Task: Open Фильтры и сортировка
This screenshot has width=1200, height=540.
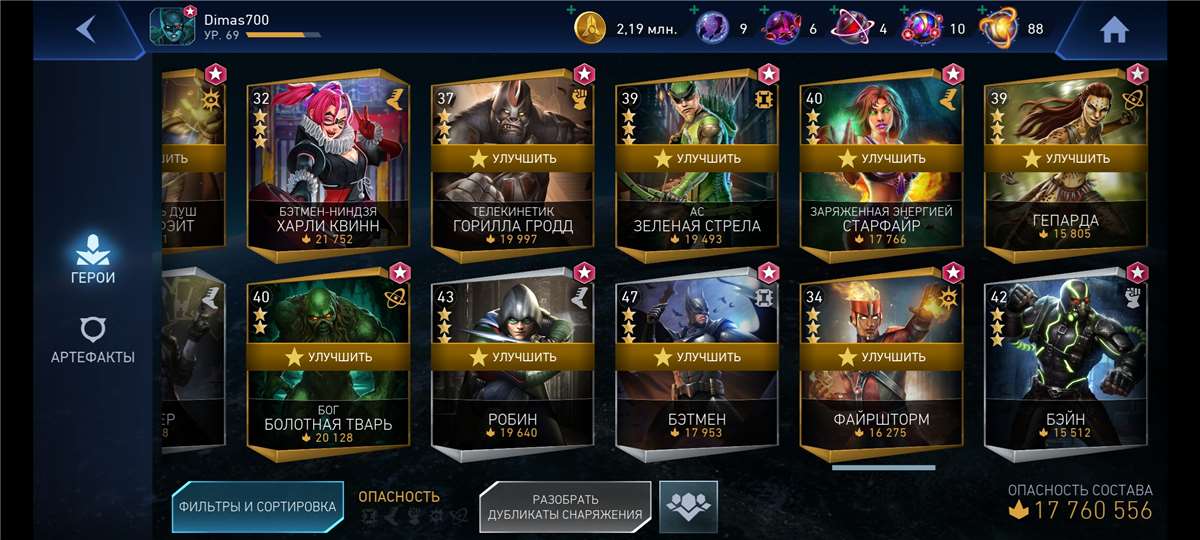Action: pos(257,507)
